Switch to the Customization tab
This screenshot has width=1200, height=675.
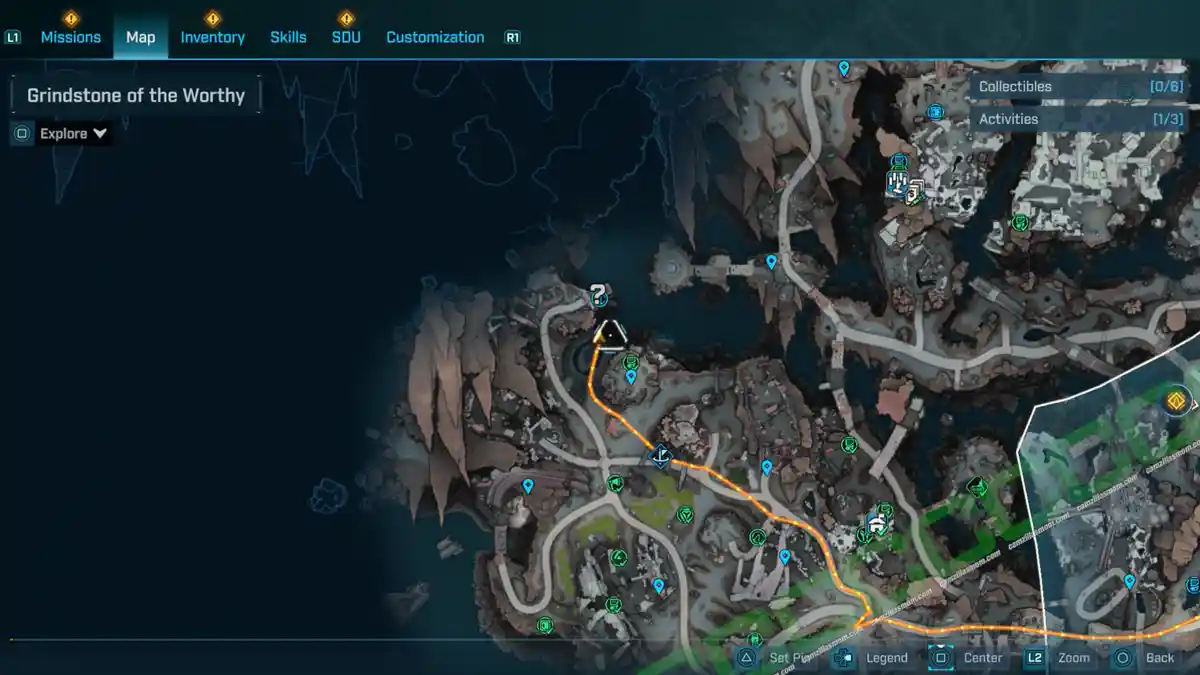click(435, 37)
